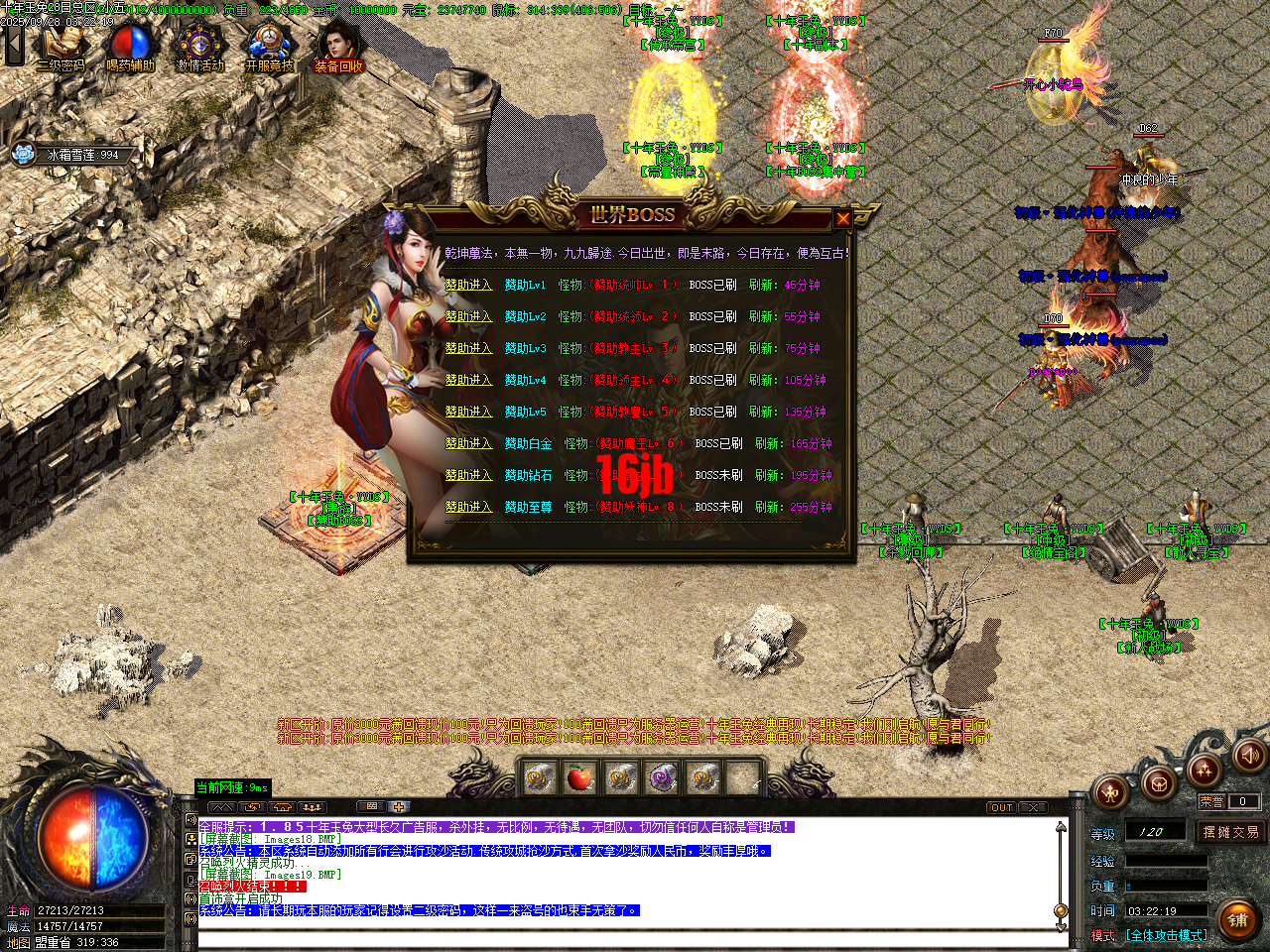
Task: Click the 经验 experience progress bar
Action: [1166, 861]
